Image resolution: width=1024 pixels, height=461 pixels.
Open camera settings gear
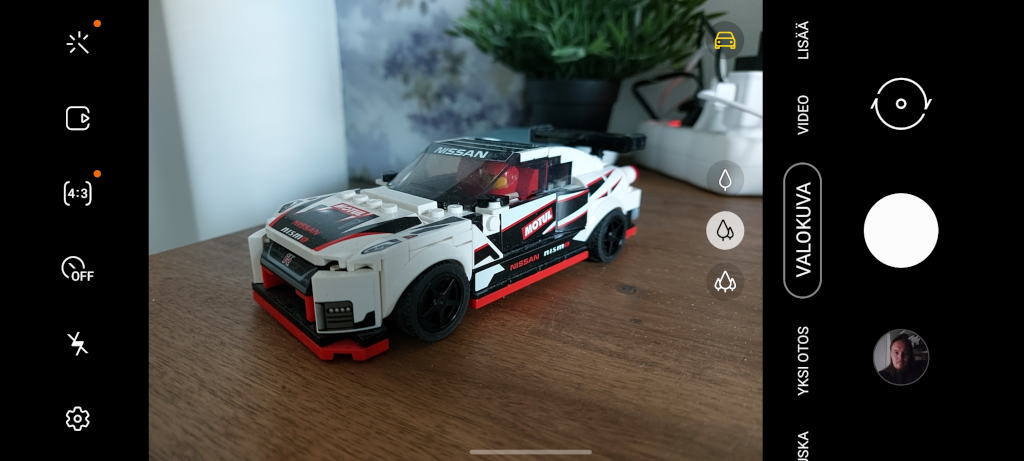(78, 418)
